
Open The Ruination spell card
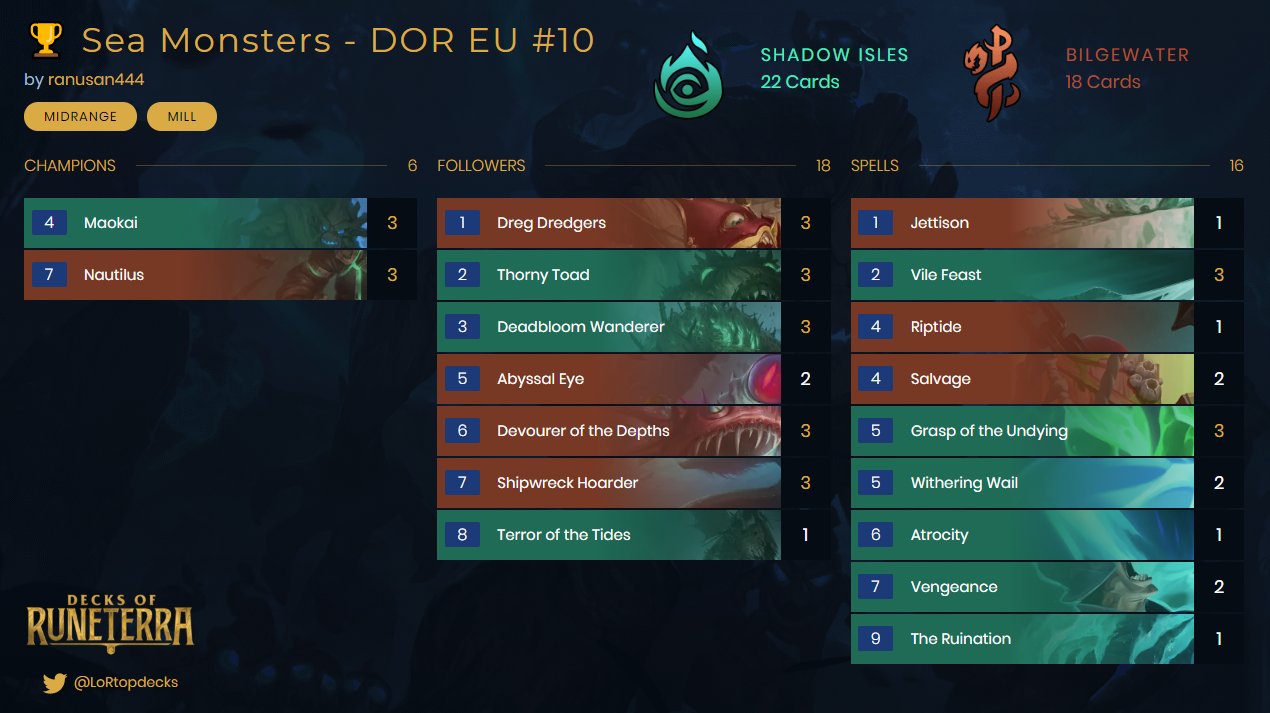click(1021, 639)
